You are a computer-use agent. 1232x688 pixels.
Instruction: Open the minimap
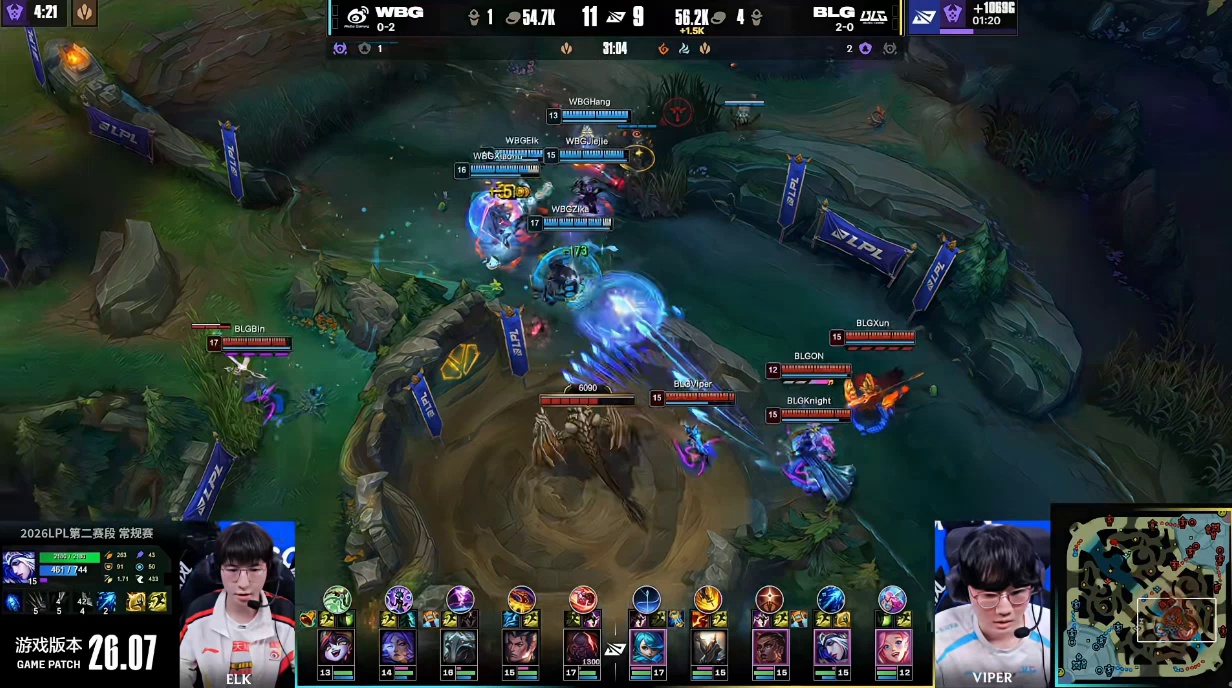[x=1143, y=596]
